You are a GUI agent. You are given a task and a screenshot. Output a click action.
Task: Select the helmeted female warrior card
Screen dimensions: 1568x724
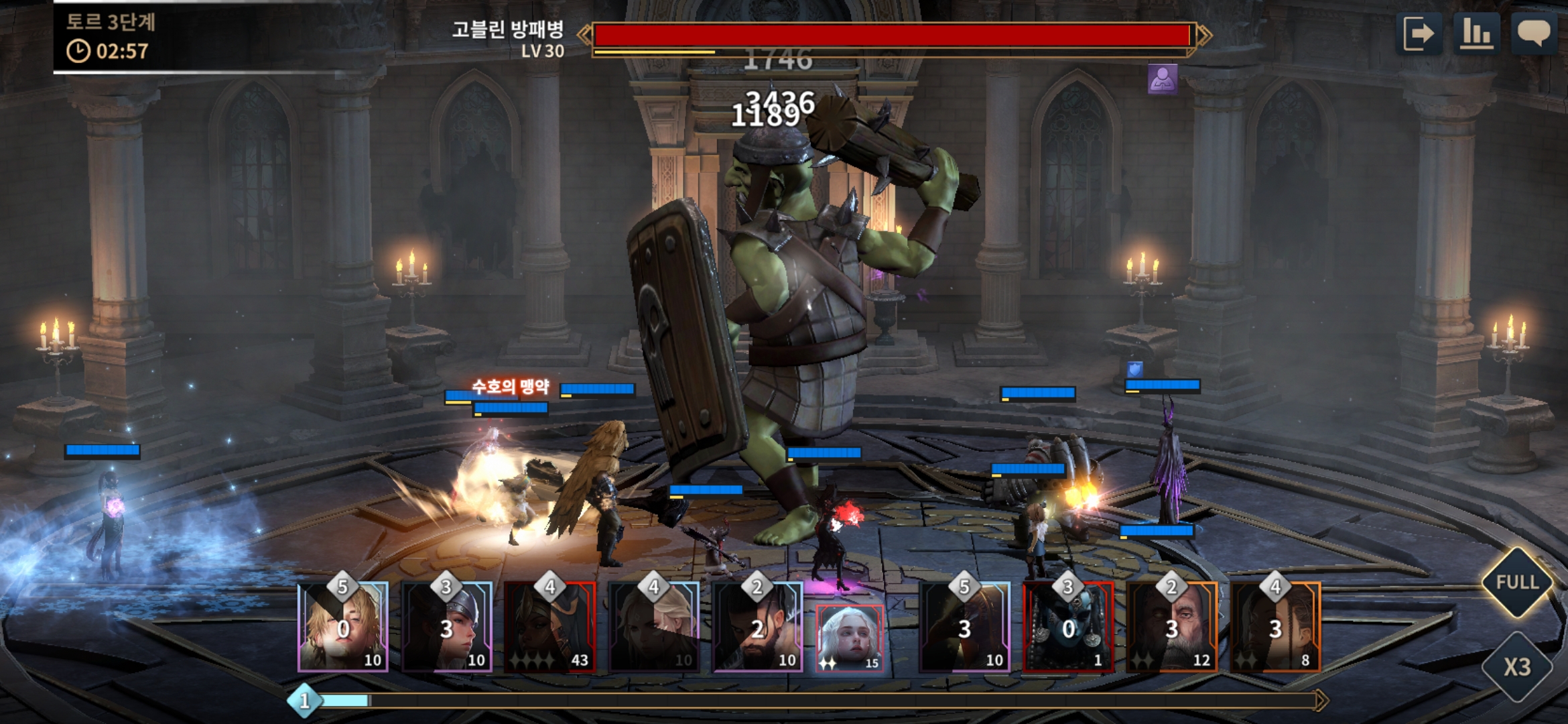(x=447, y=627)
